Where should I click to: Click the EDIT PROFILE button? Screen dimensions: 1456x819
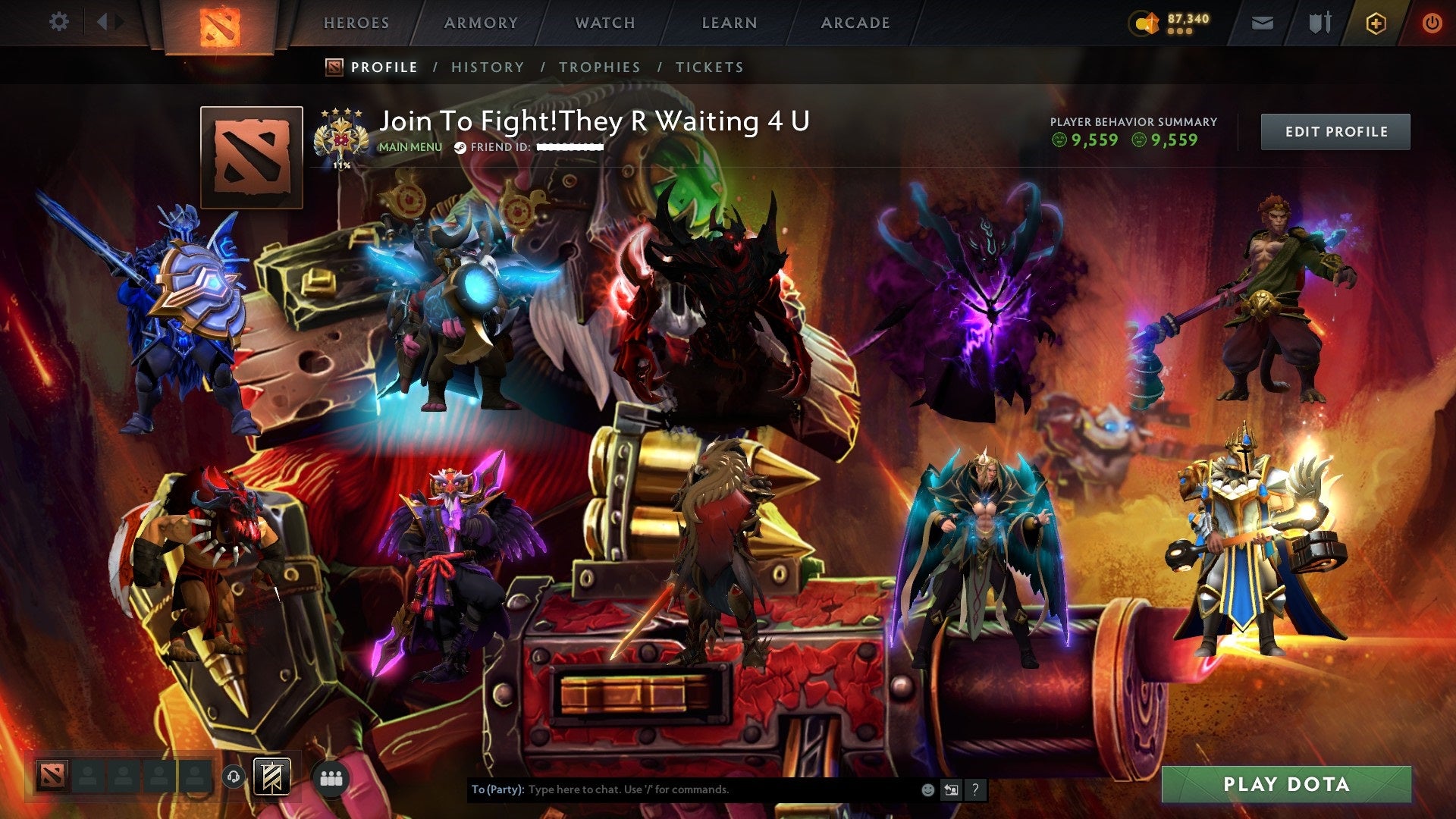(x=1335, y=130)
